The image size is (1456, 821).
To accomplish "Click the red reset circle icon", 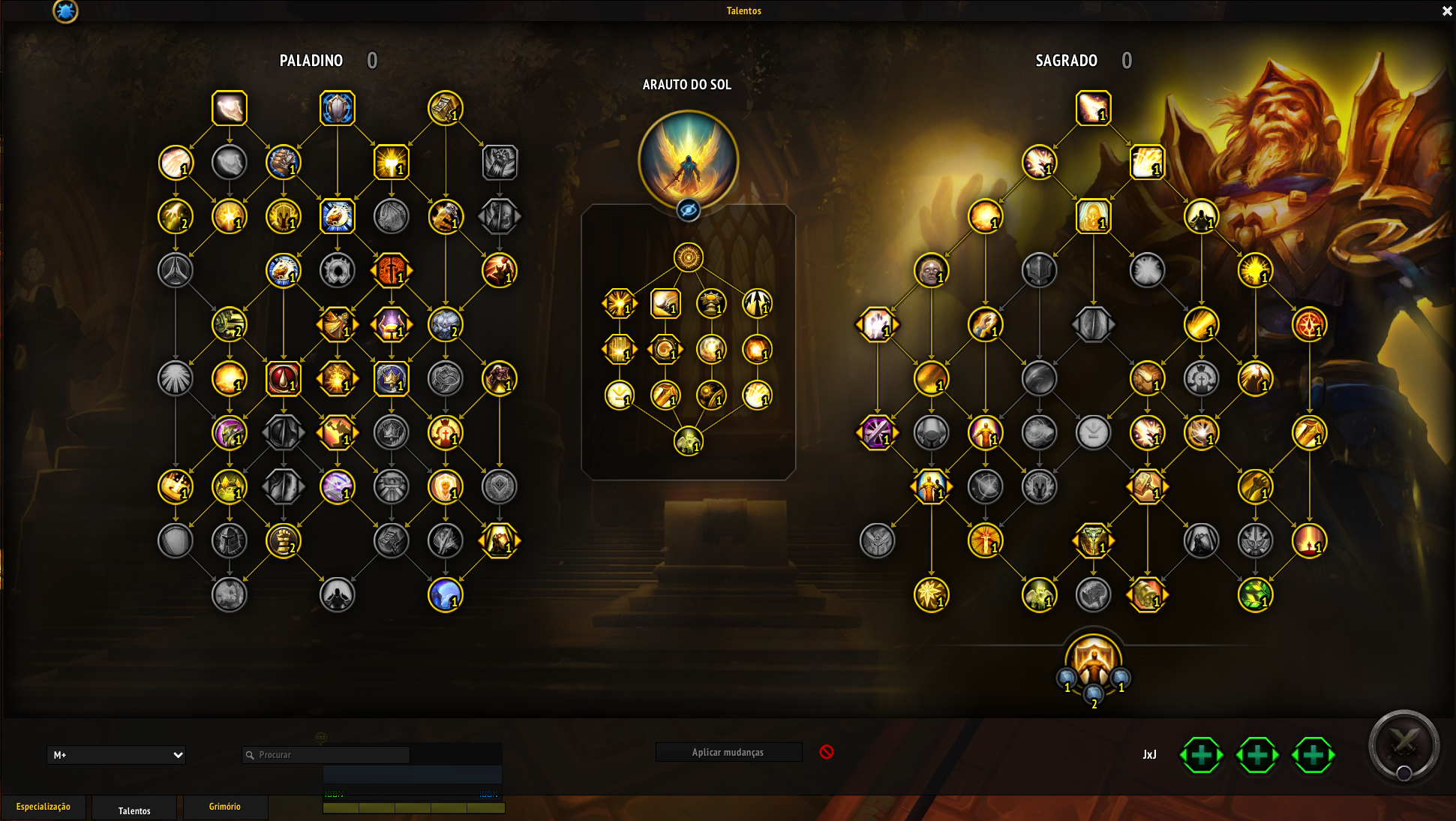I will tap(827, 752).
